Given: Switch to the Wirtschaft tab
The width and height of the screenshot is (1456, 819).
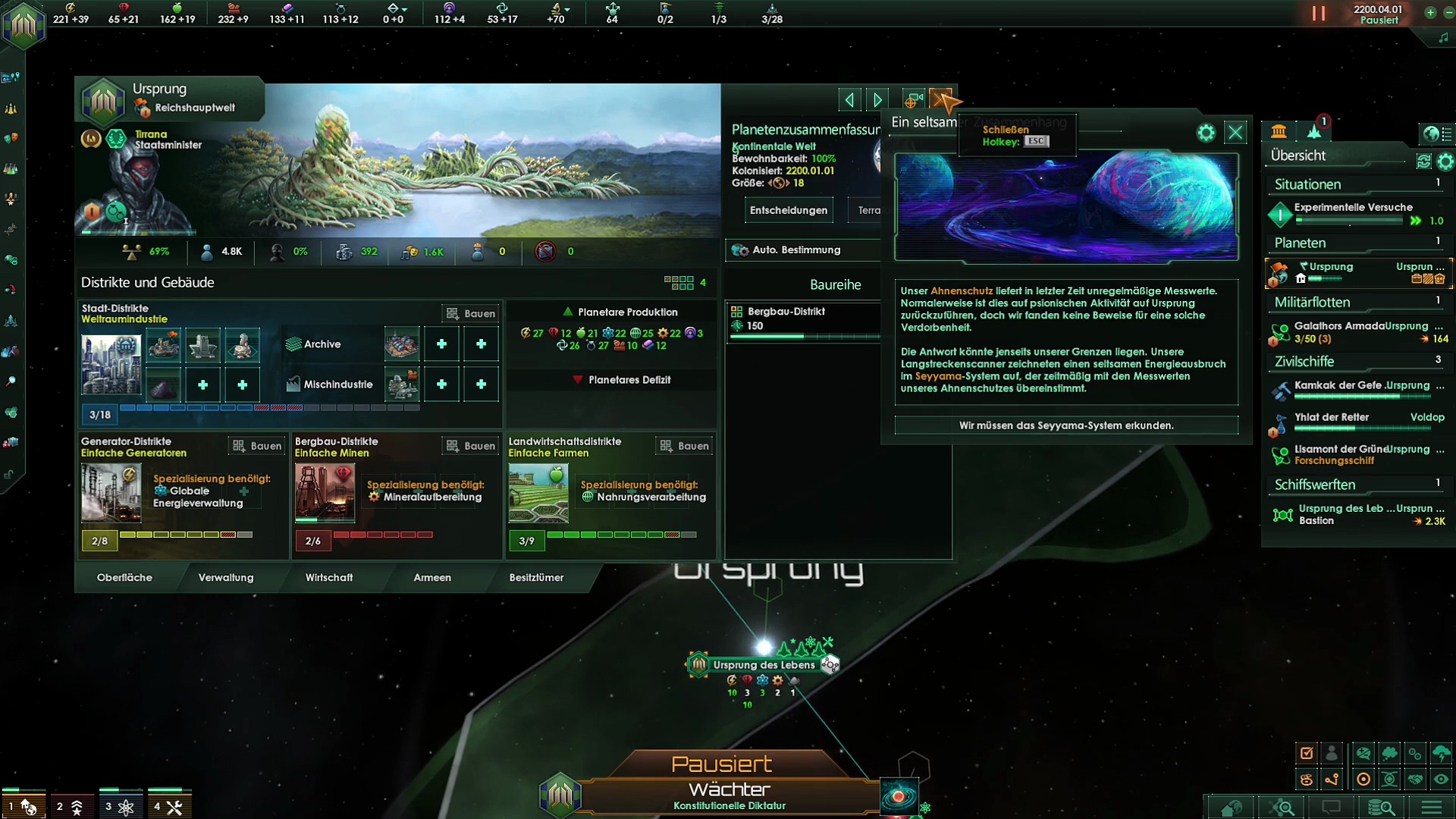Looking at the screenshot, I should pyautogui.click(x=329, y=577).
